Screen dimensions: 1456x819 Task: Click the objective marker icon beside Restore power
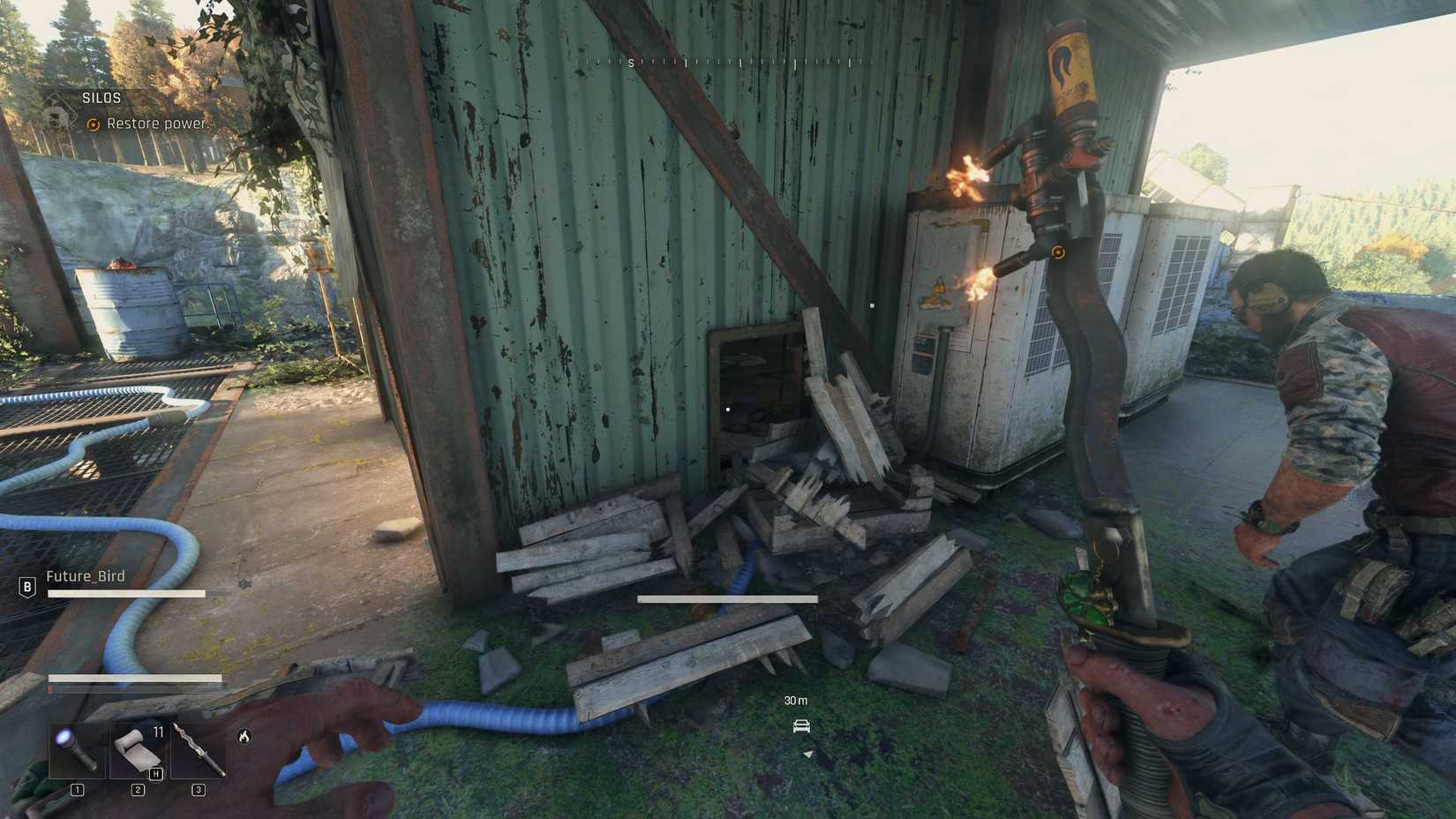coord(92,124)
